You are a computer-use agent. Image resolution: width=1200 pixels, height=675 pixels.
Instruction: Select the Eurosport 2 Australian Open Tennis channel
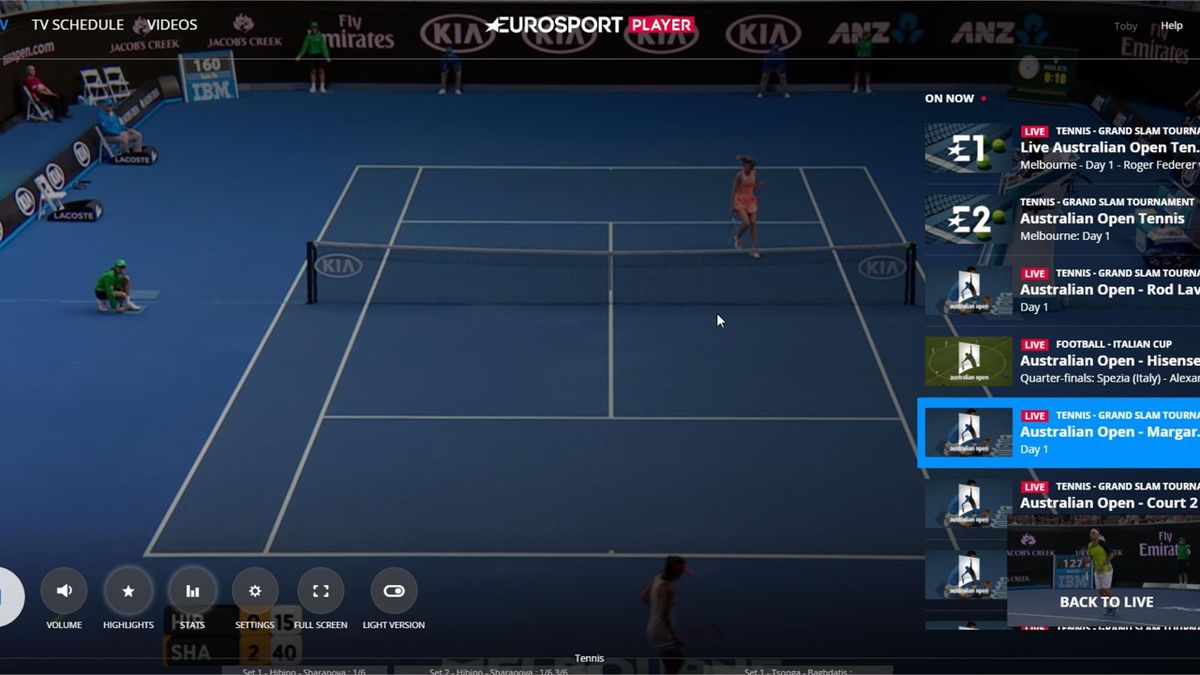tap(1060, 219)
